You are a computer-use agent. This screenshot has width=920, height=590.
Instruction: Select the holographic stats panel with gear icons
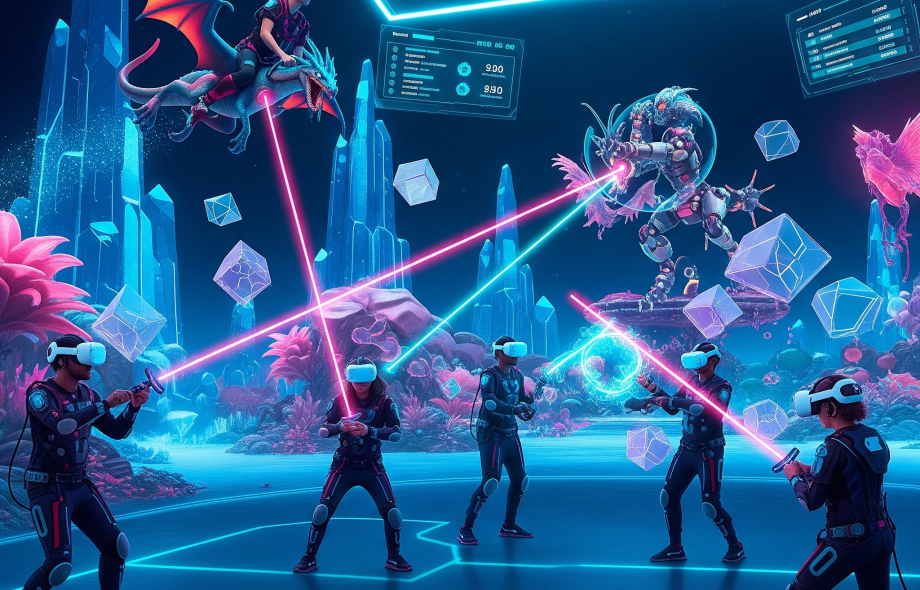click(448, 72)
